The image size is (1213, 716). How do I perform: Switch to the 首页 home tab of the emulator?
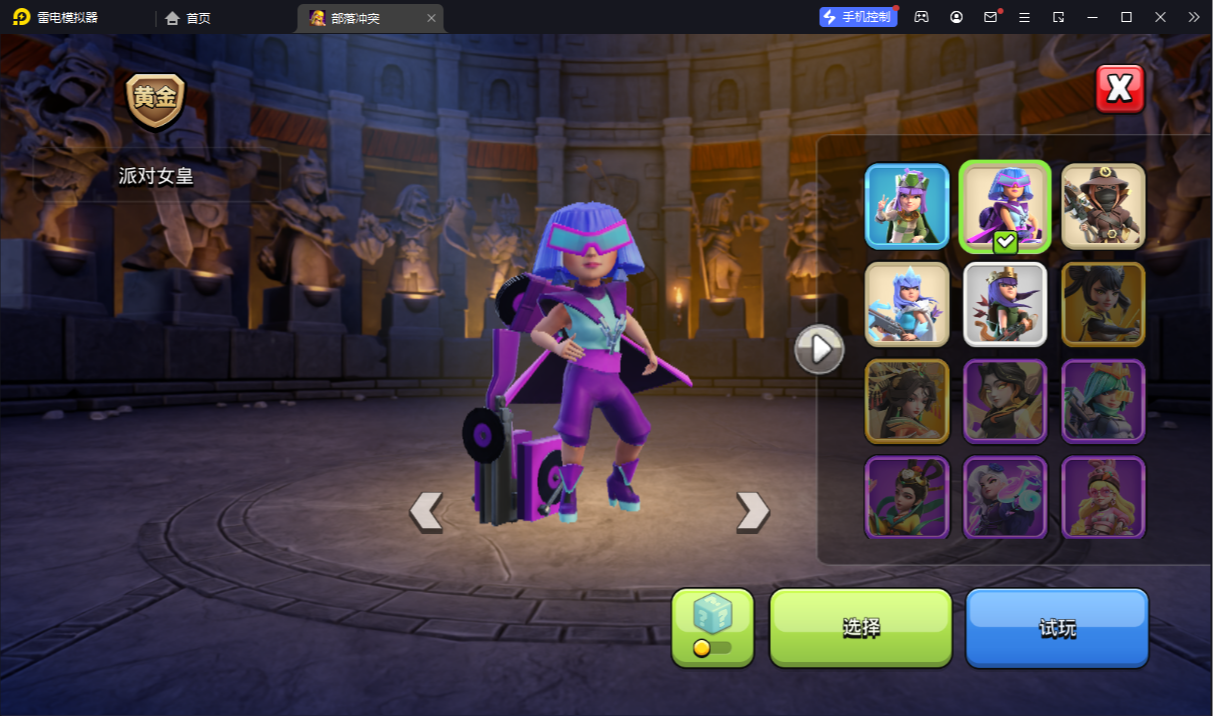click(188, 18)
